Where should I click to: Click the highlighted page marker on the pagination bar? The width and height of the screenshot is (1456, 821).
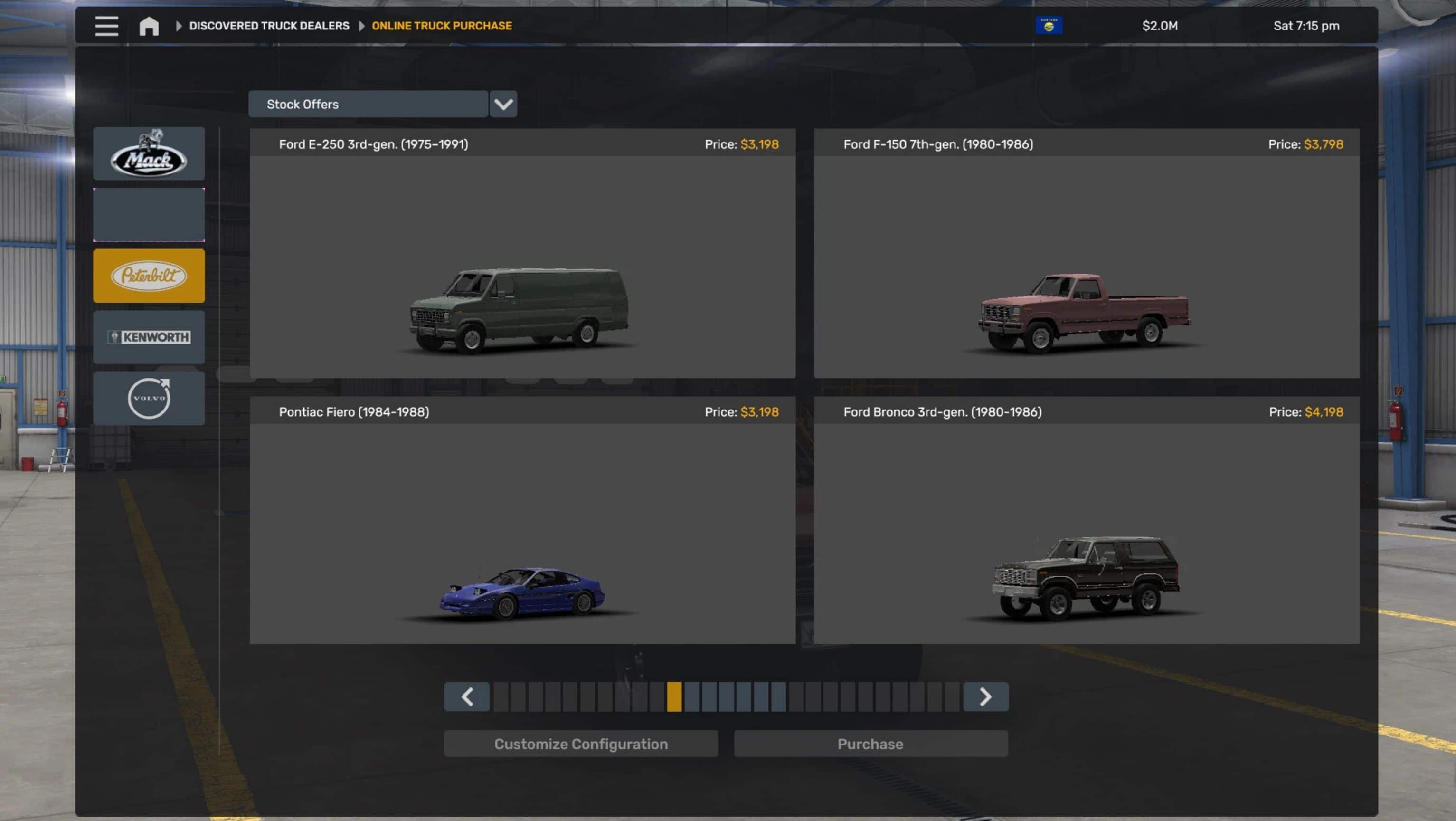(x=675, y=697)
